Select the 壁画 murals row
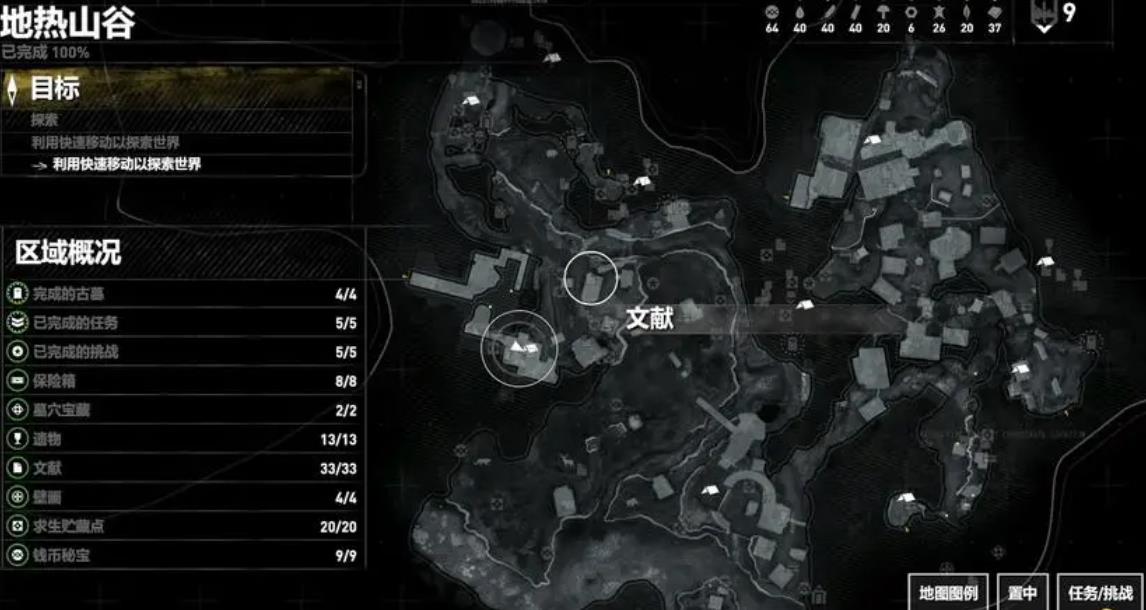This screenshot has width=1146, height=610. (183, 497)
